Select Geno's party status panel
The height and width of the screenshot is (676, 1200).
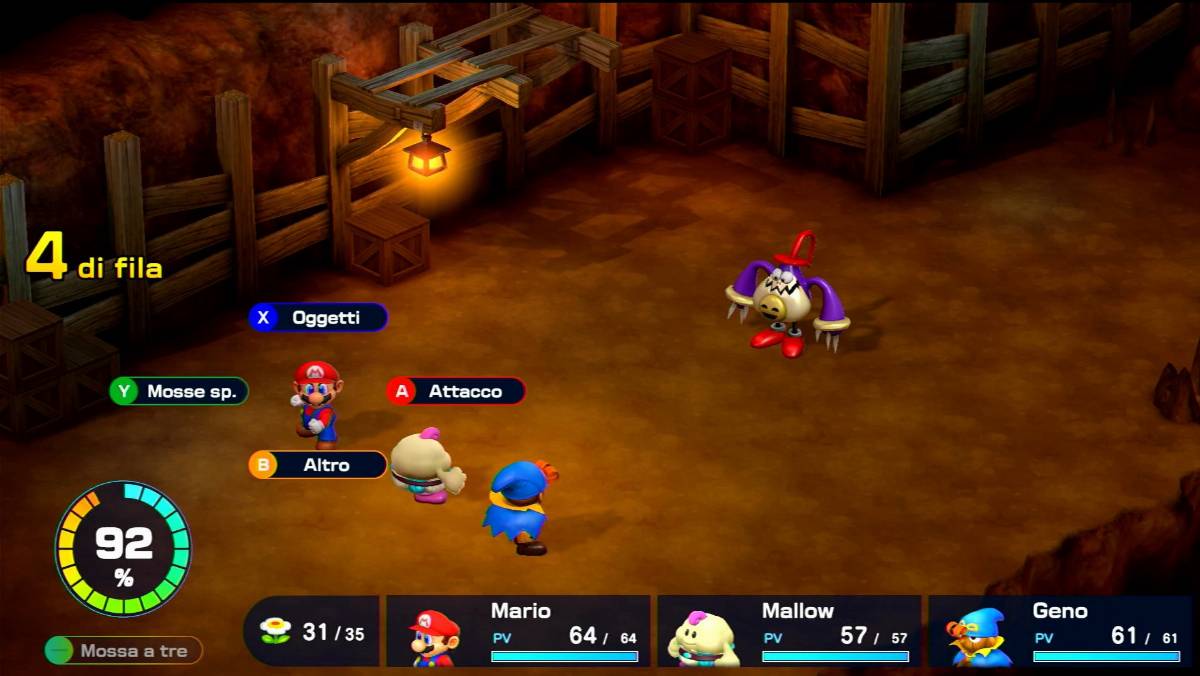pyautogui.click(x=1060, y=631)
